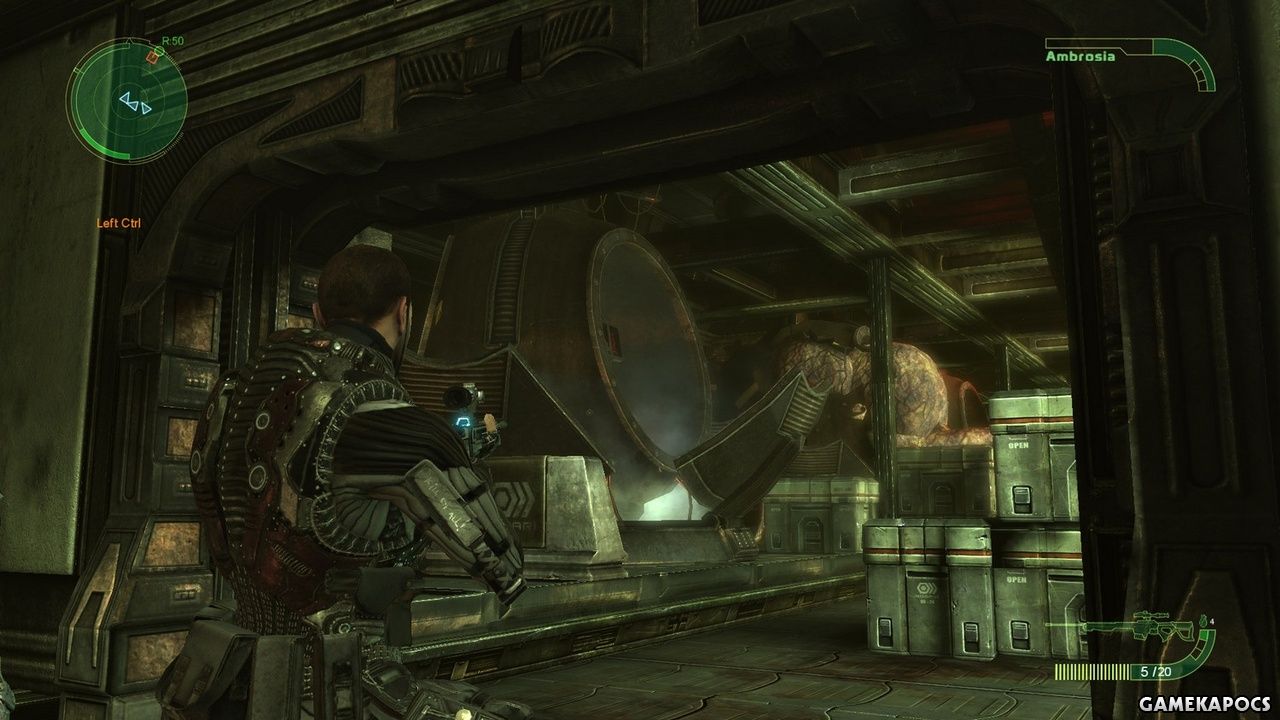The height and width of the screenshot is (720, 1280).
Task: Click the circular green radar minimap
Action: click(127, 100)
